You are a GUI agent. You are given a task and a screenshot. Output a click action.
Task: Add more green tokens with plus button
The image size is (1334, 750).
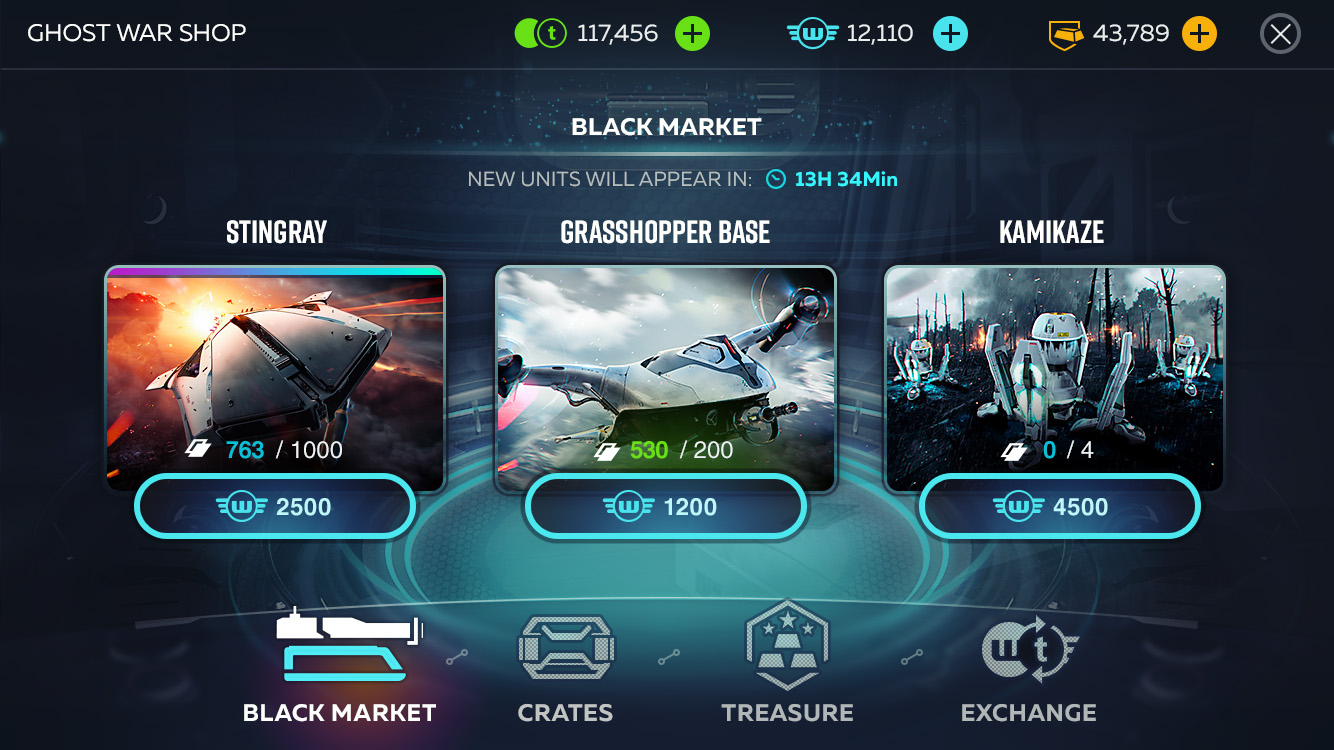(692, 34)
